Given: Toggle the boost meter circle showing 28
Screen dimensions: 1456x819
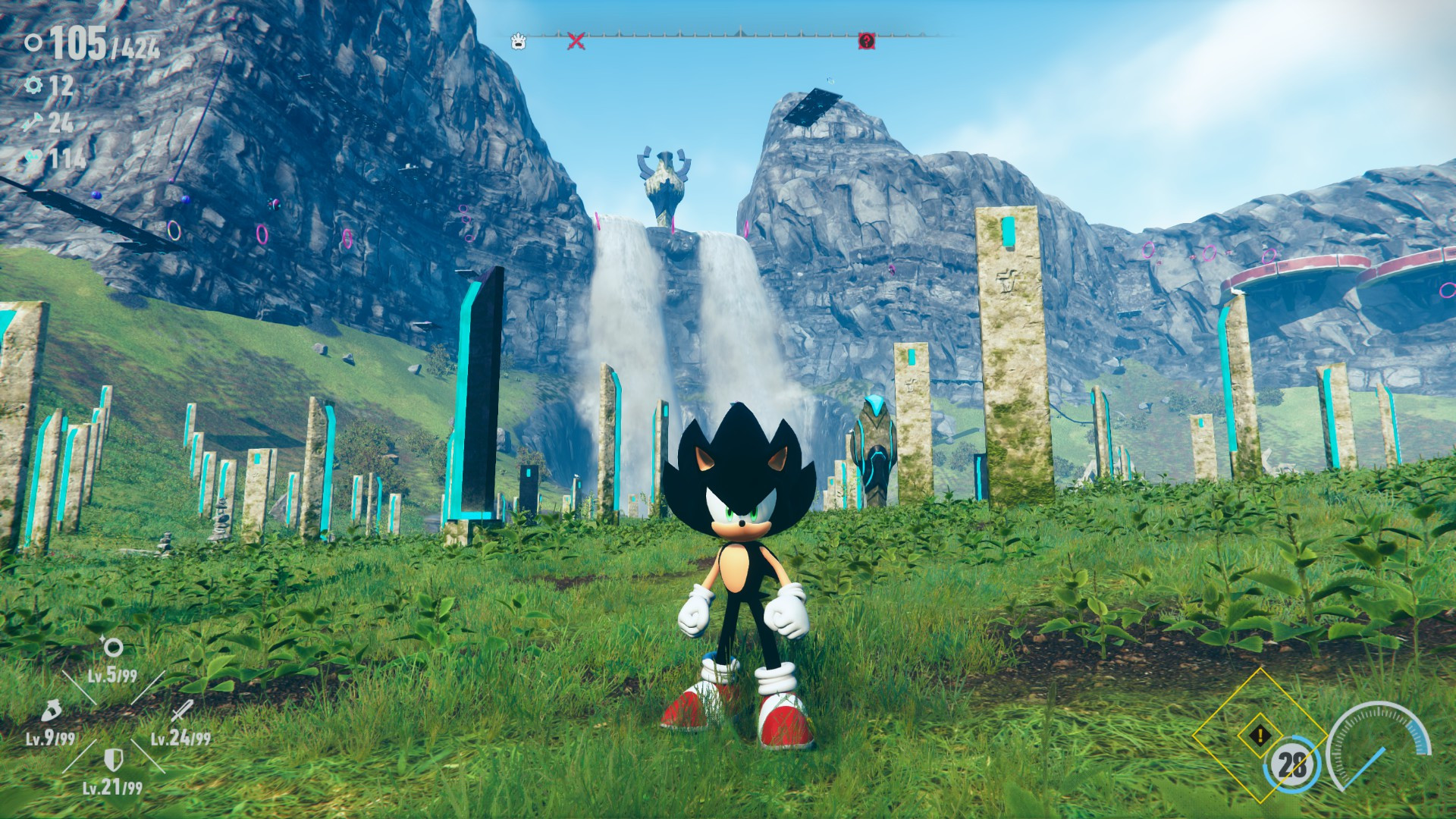Looking at the screenshot, I should pos(1291,764).
